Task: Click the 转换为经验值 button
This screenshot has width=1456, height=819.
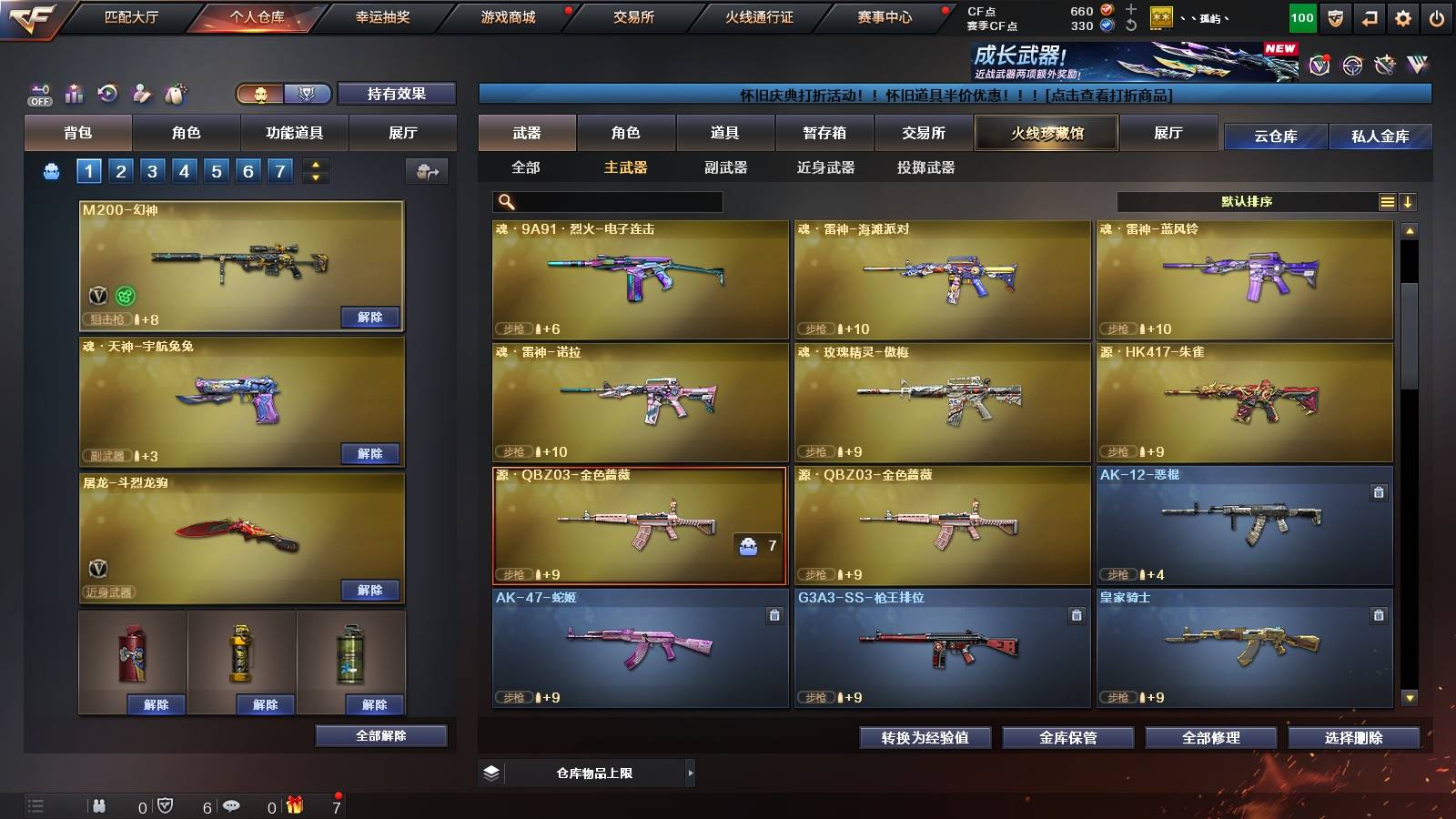Action: point(925,739)
